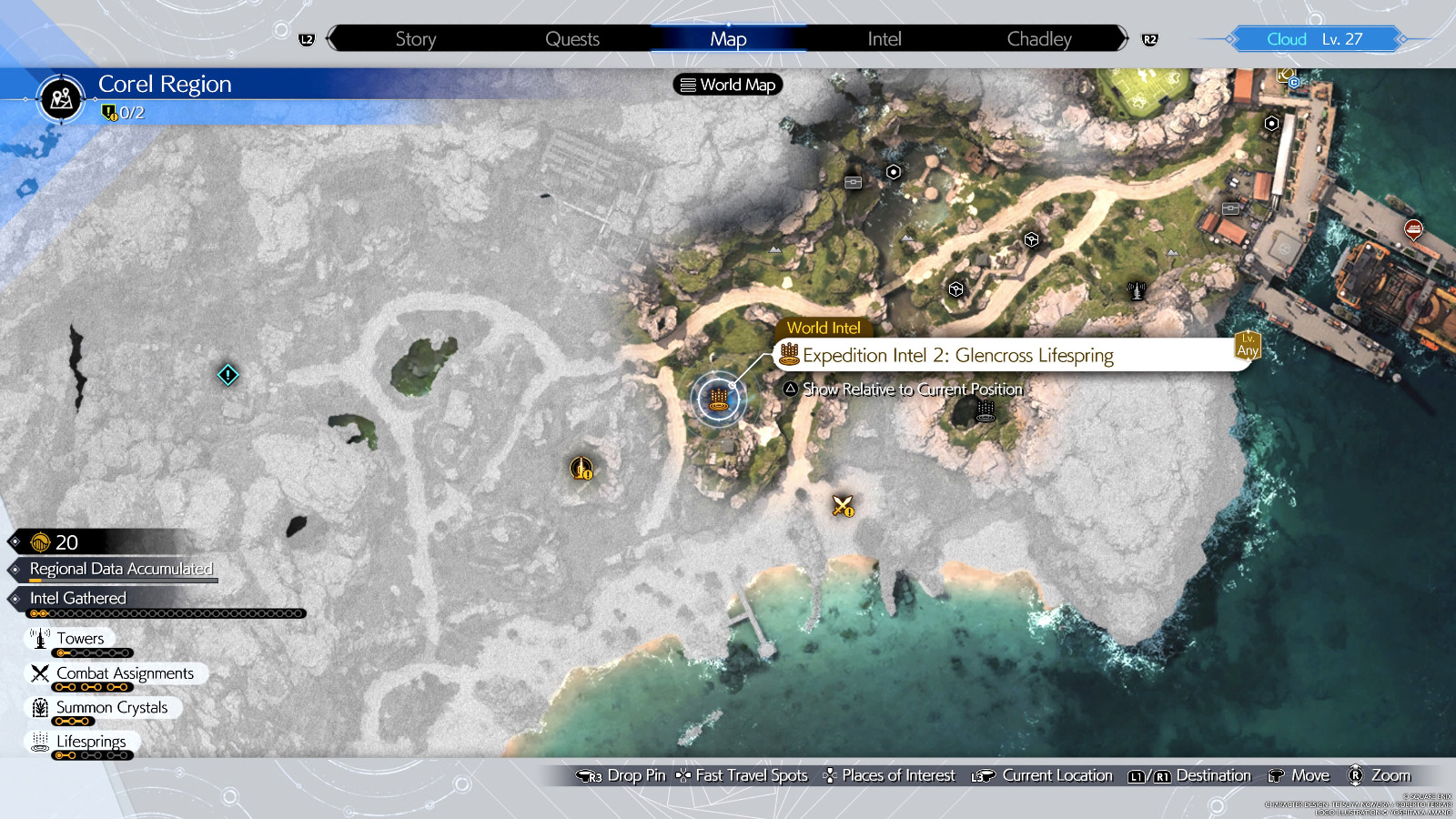Viewport: 1456px width, 819px height.
Task: Click the R2 tab-cycle indicator
Action: point(1148,39)
